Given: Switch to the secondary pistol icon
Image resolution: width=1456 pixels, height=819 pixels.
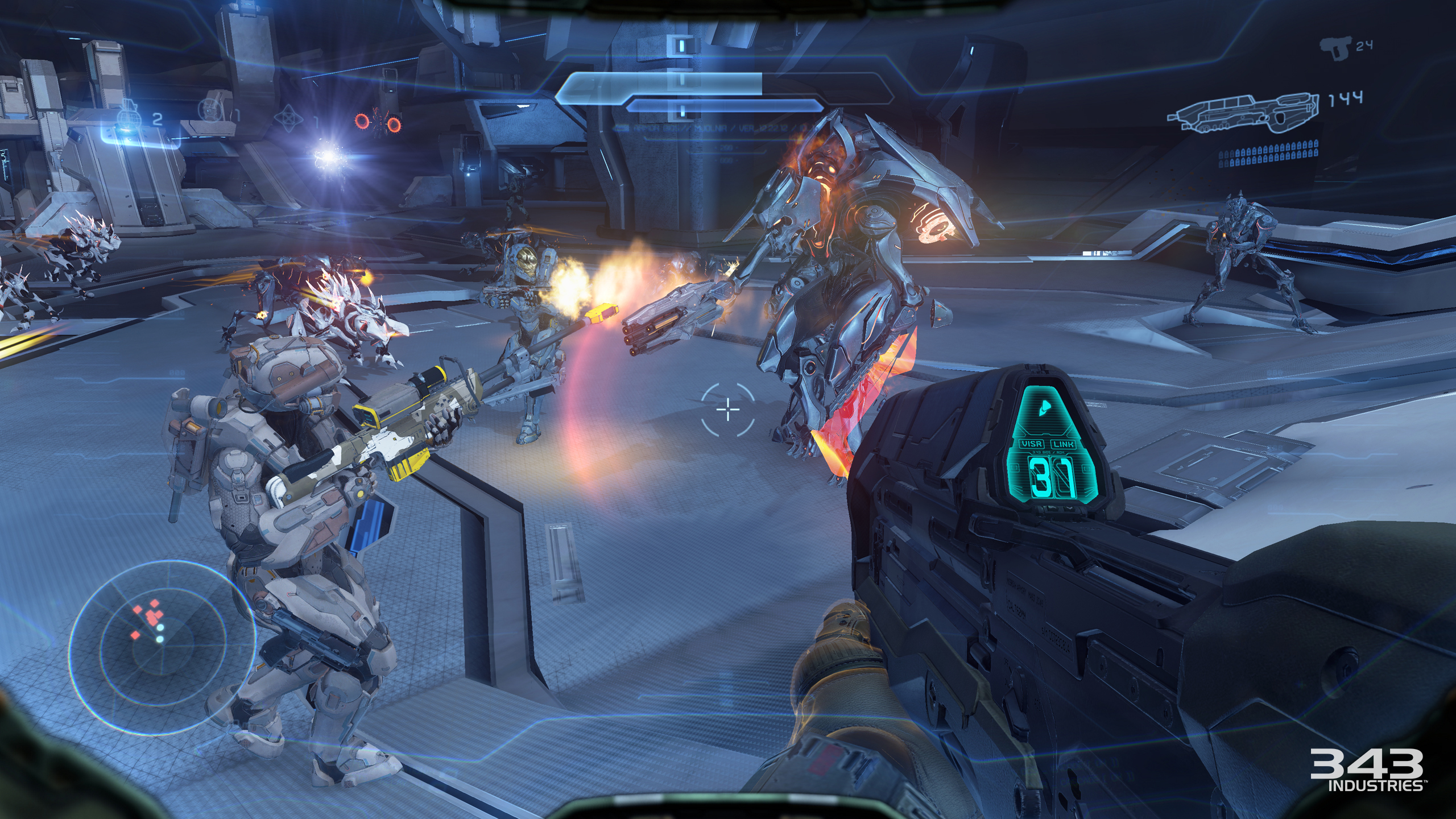Looking at the screenshot, I should pyautogui.click(x=1334, y=49).
